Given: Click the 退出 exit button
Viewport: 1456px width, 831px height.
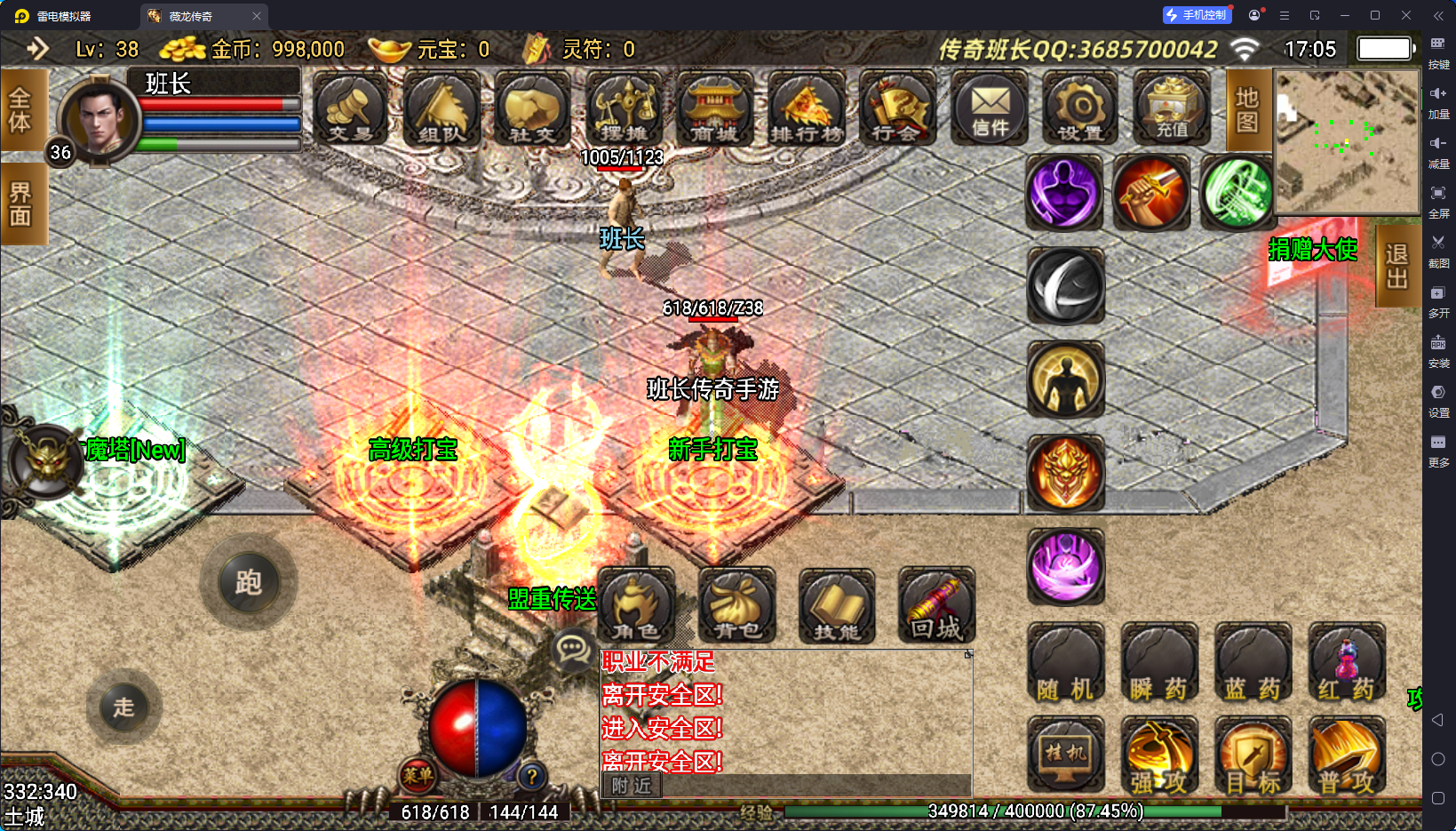Looking at the screenshot, I should coord(1396,266).
